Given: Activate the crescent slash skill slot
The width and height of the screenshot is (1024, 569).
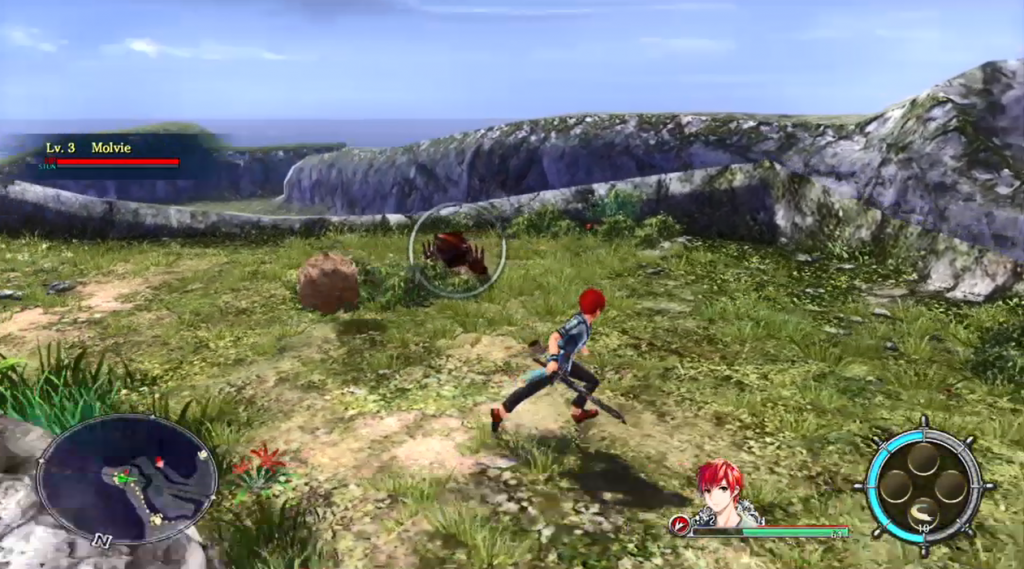Looking at the screenshot, I should click(924, 514).
